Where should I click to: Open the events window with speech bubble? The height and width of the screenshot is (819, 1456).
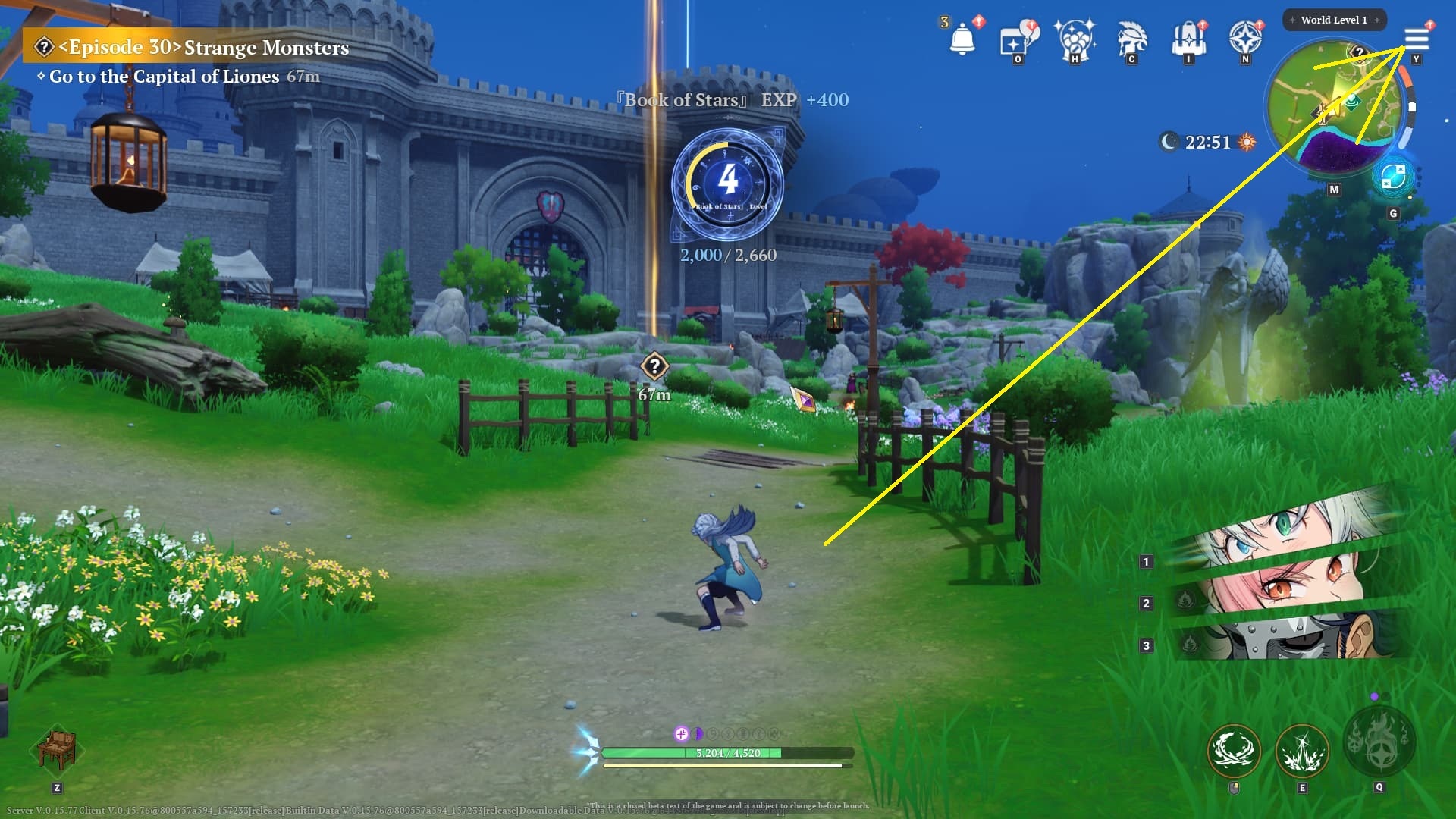(1017, 39)
